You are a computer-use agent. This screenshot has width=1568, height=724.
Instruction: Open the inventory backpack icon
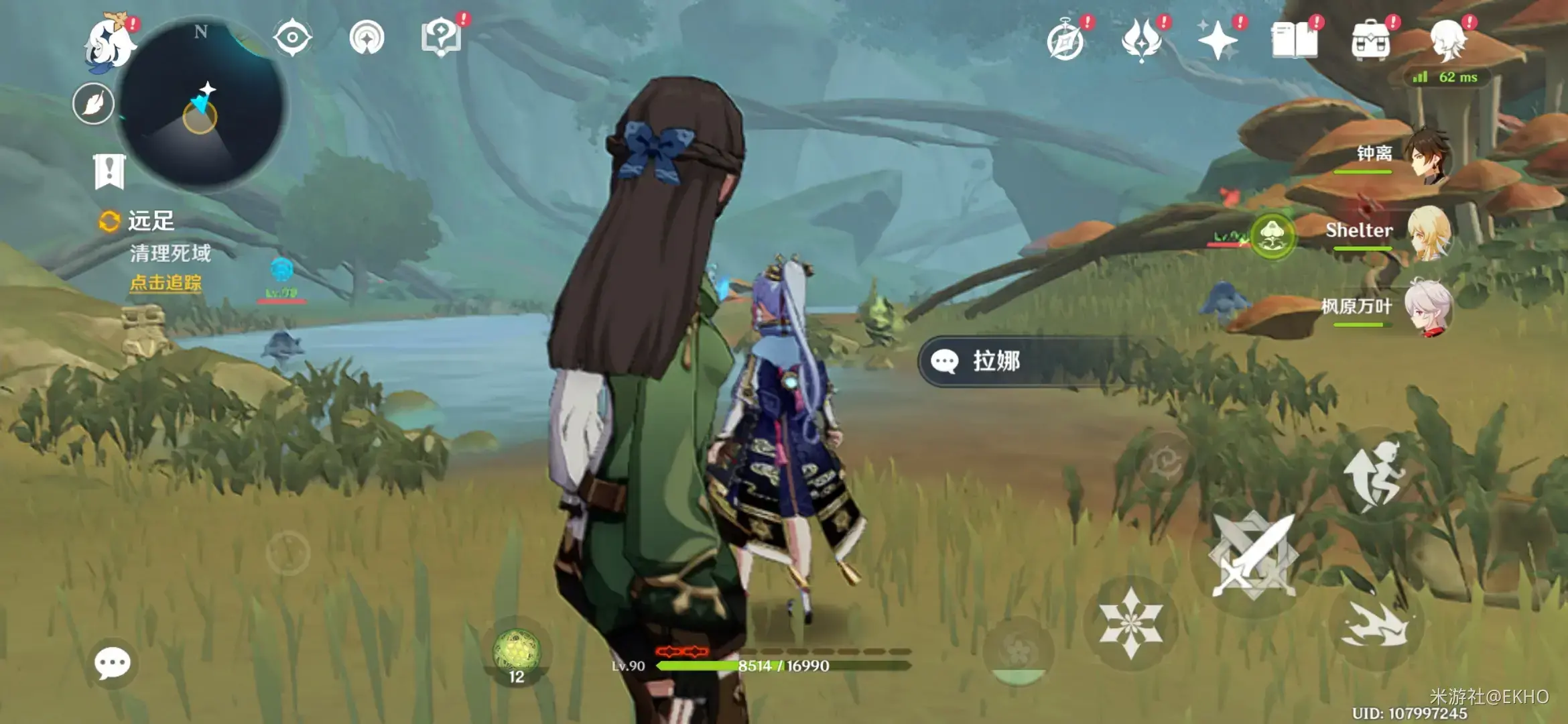(x=1371, y=42)
